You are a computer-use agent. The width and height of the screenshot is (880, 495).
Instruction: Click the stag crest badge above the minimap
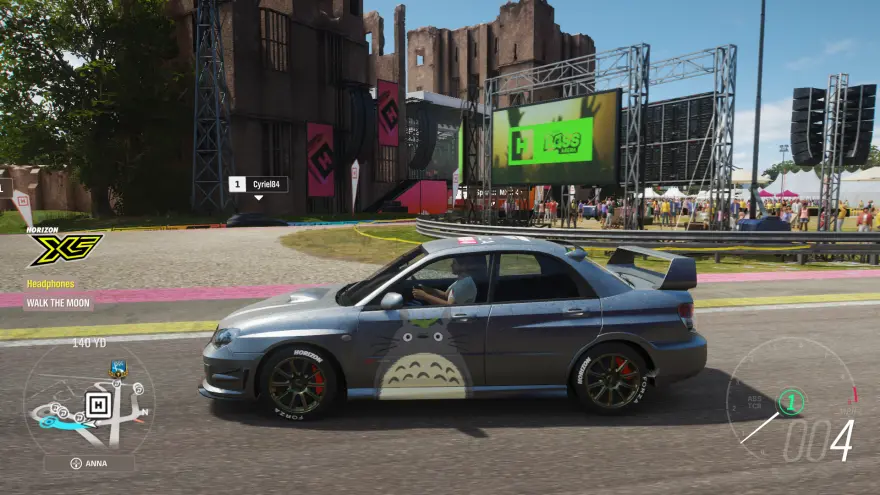(x=118, y=367)
